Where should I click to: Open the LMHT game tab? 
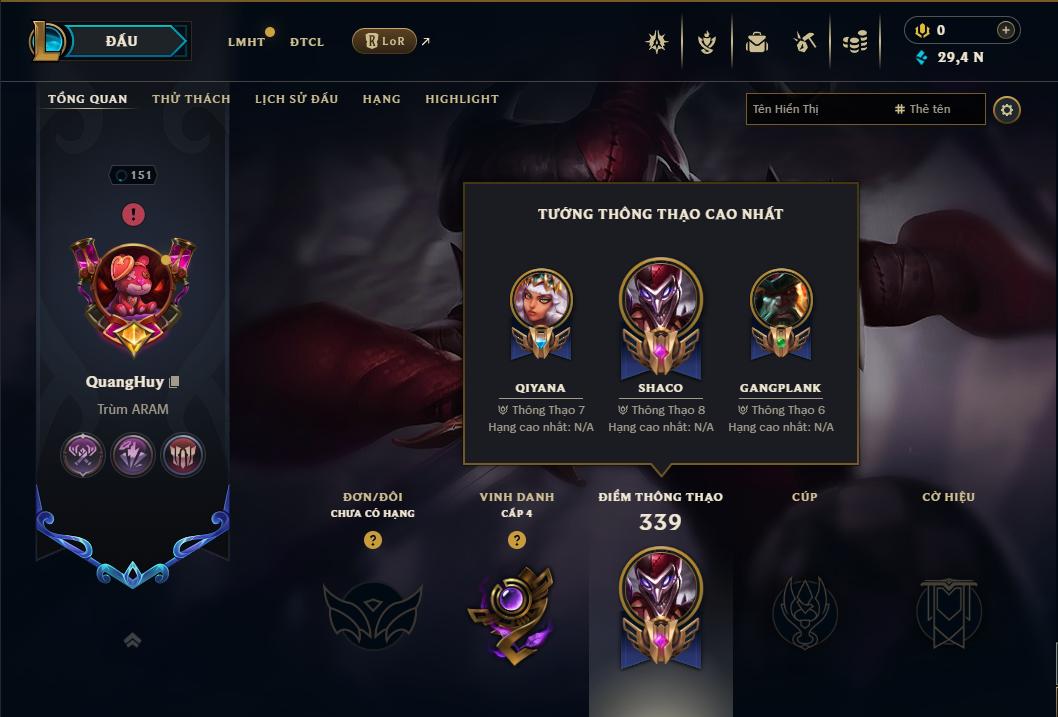click(x=246, y=42)
